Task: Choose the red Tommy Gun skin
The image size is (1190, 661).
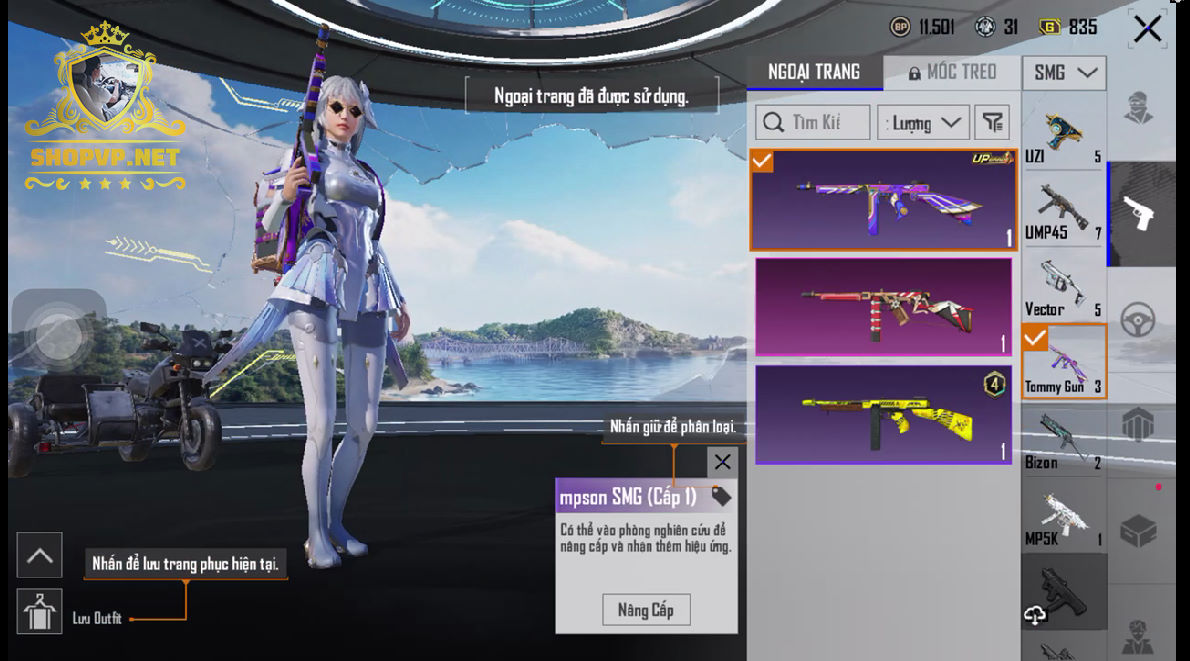Action: 883,306
